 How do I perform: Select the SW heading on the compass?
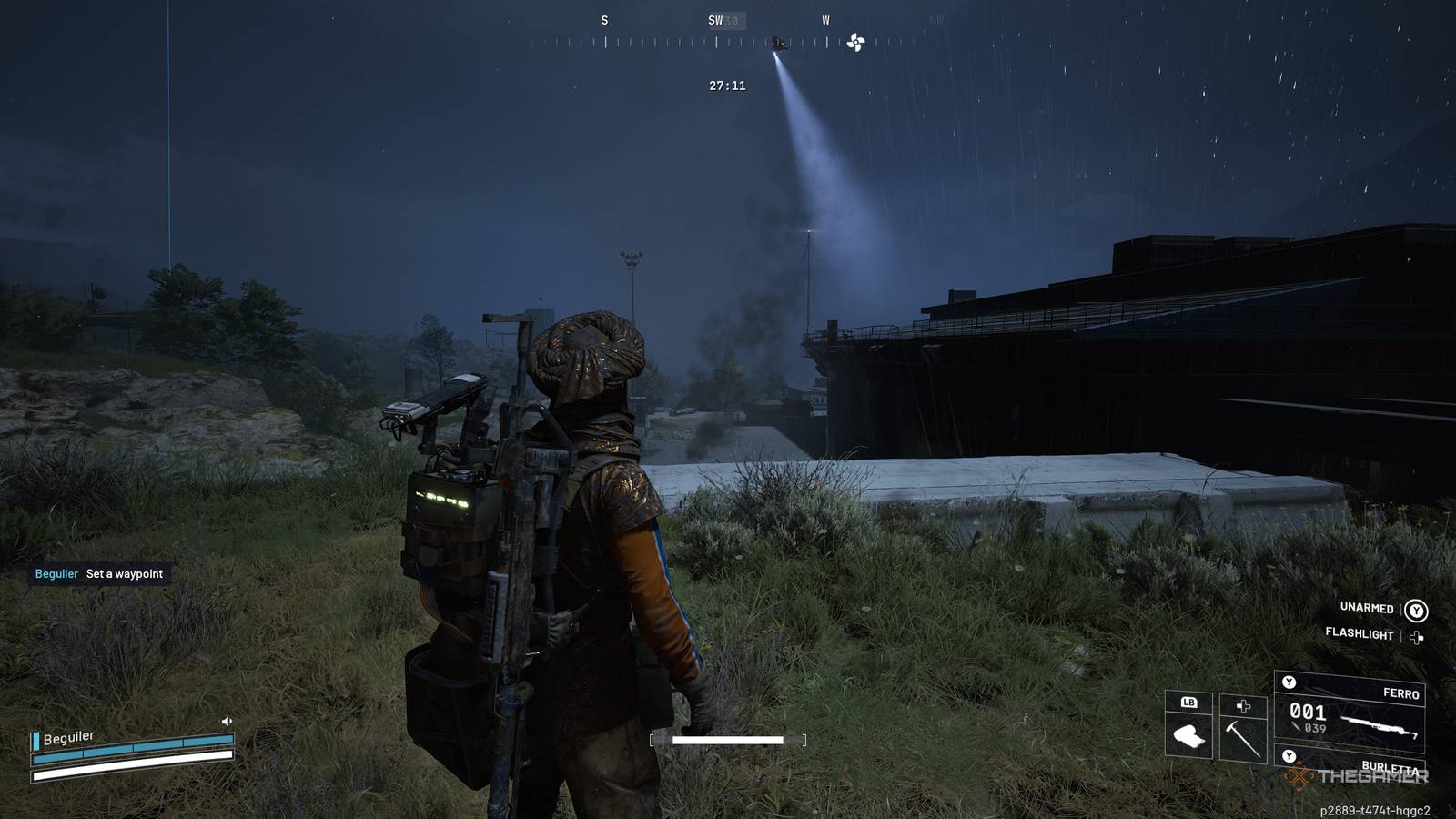click(x=715, y=18)
